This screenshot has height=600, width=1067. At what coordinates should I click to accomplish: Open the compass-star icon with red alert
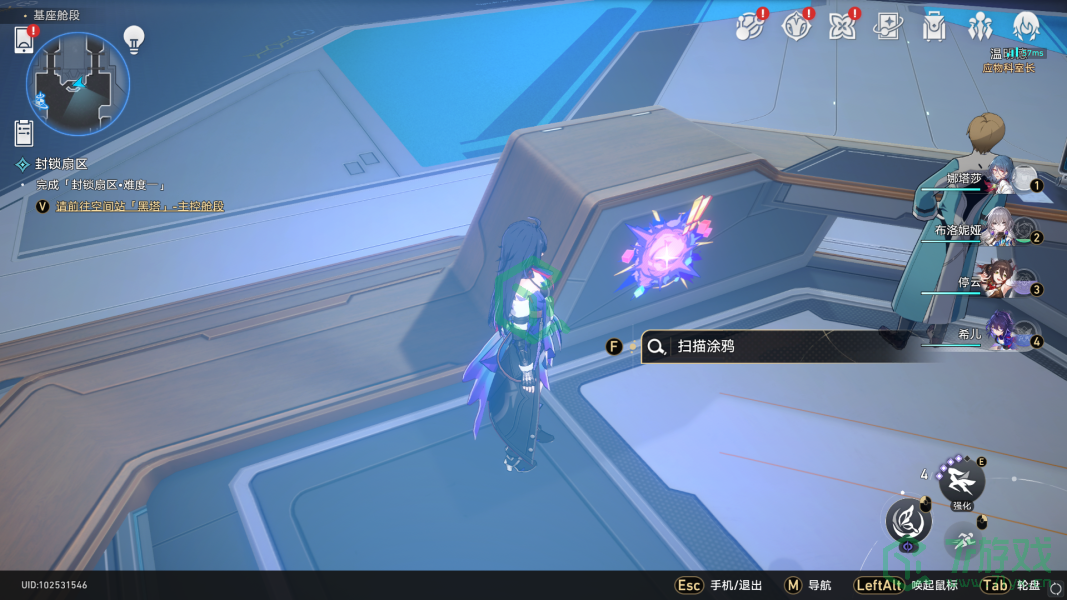coord(796,27)
